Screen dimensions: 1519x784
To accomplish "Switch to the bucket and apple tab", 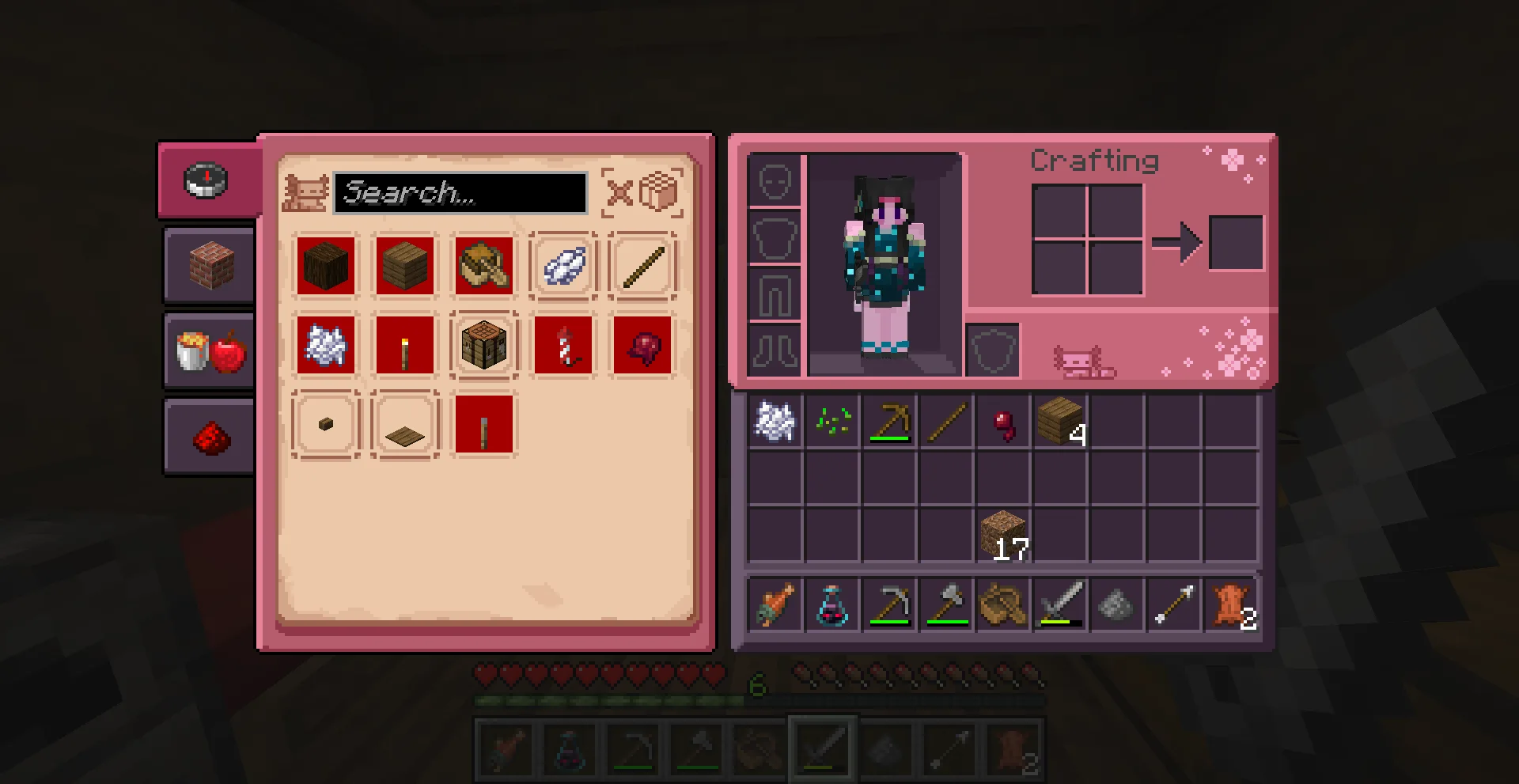I will 210,351.
